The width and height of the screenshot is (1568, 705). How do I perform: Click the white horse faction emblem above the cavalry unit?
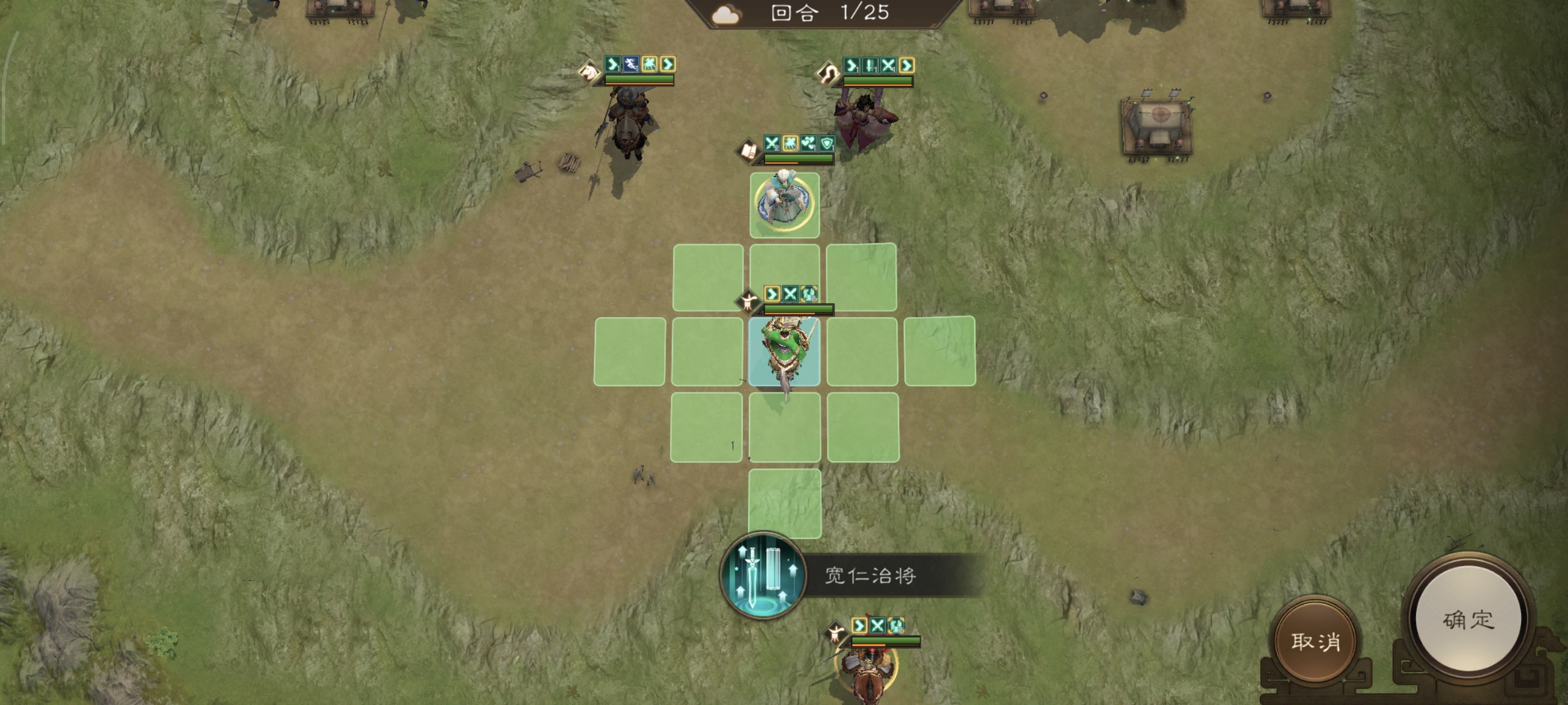point(589,71)
